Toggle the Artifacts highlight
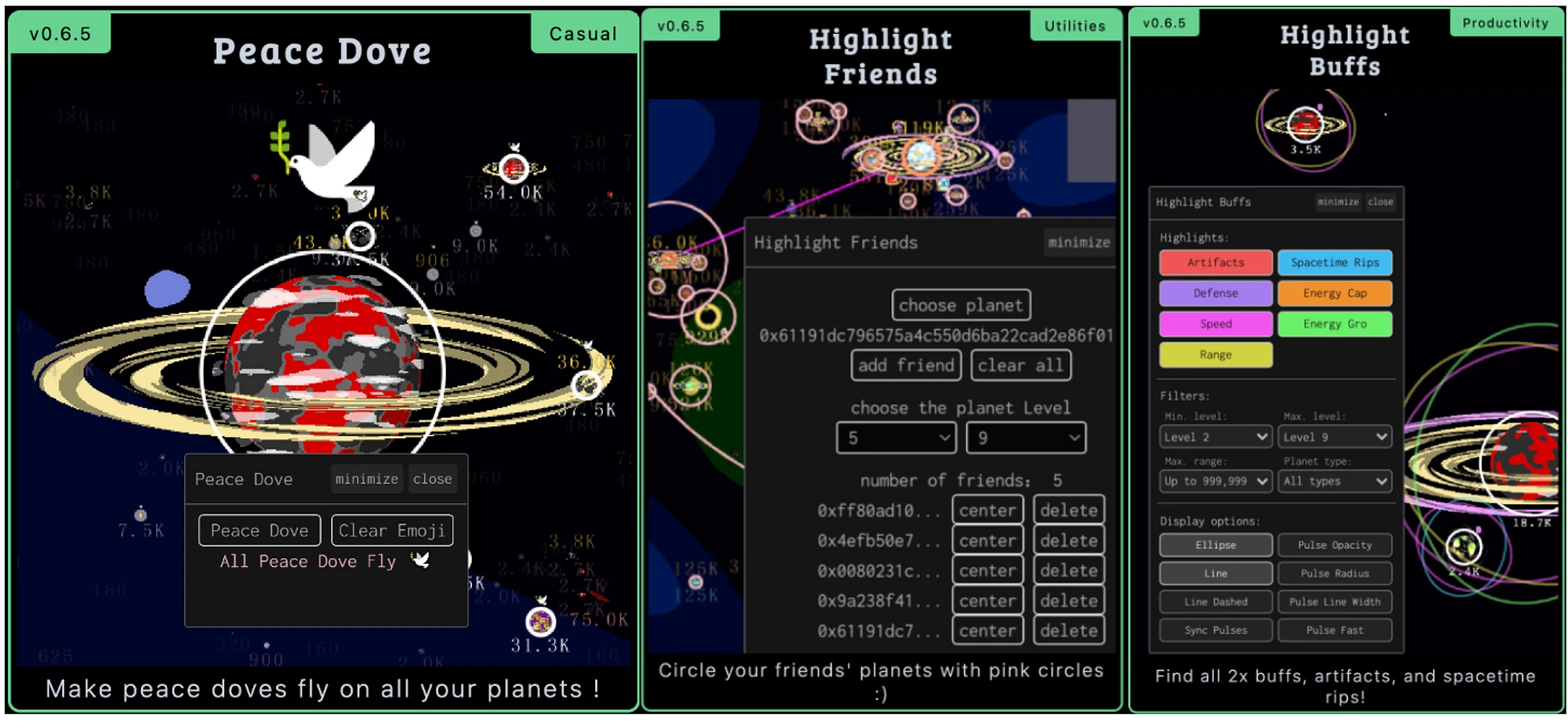The image size is (1568, 722). [x=1215, y=263]
